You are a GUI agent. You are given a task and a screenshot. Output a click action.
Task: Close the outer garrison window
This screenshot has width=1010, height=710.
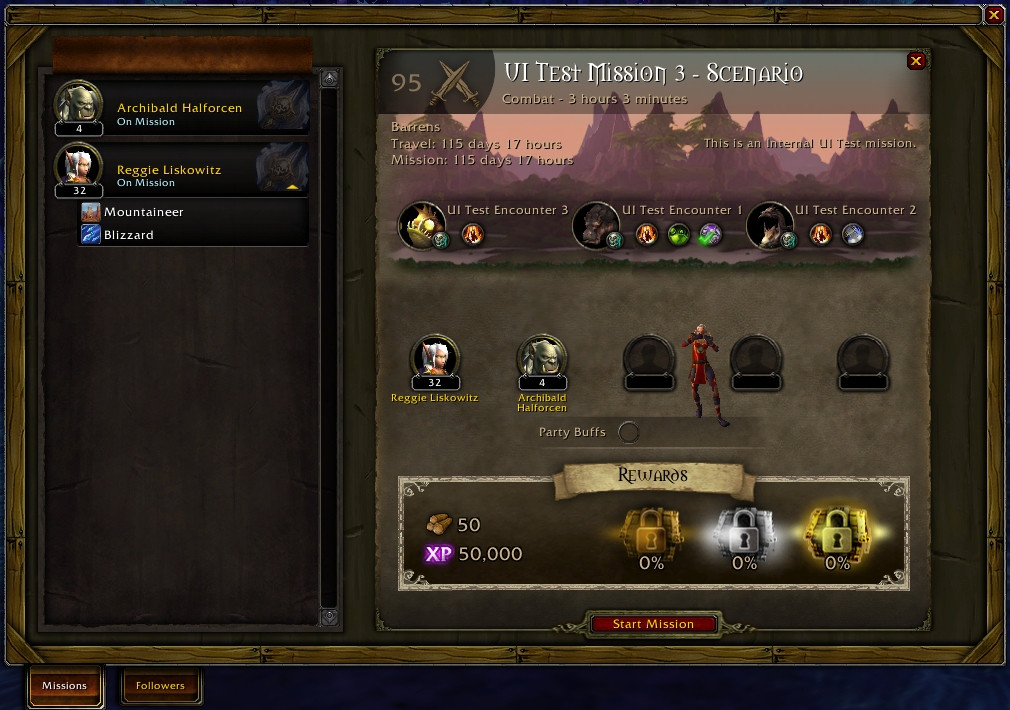(x=993, y=15)
